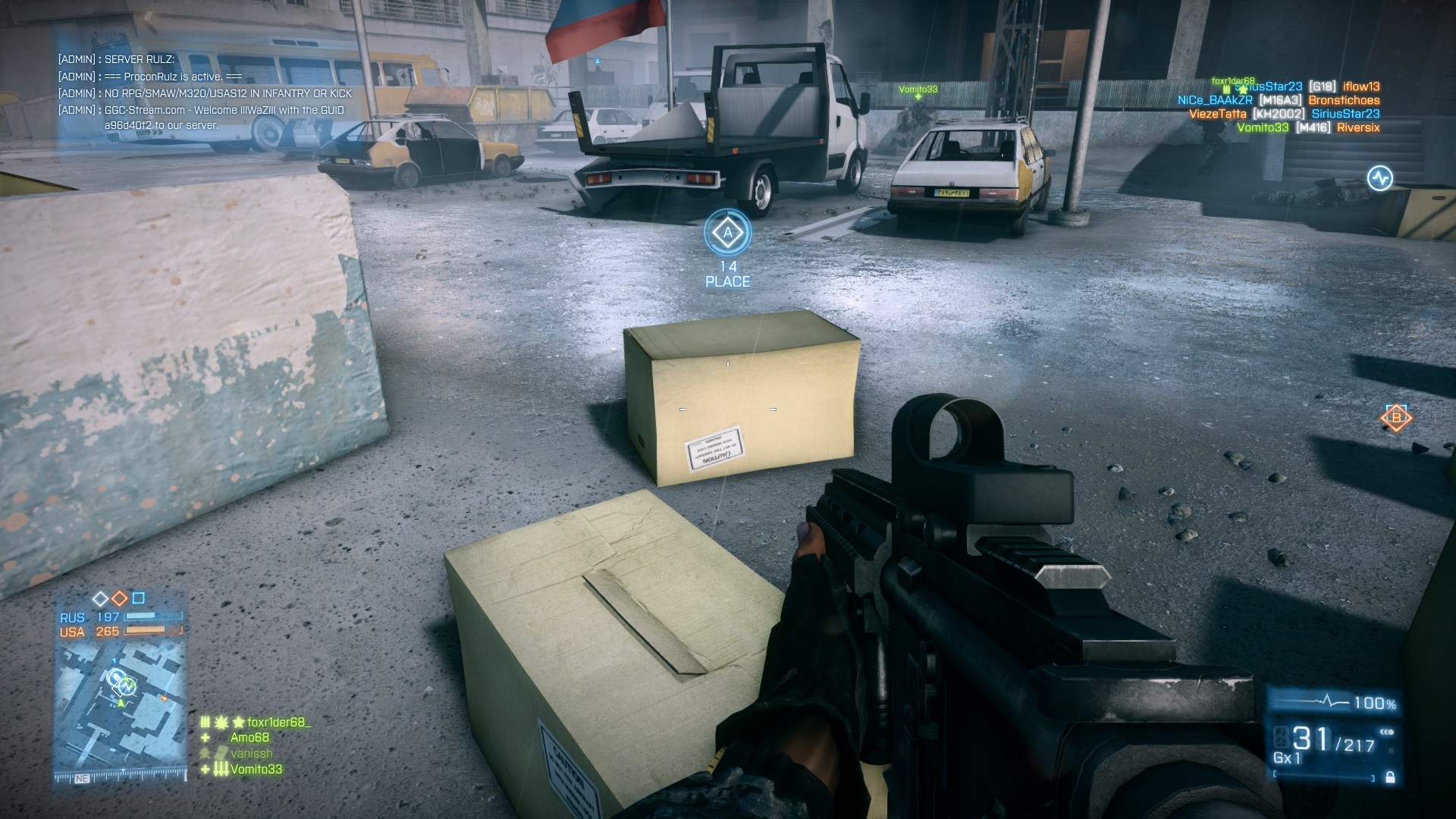The width and height of the screenshot is (1456, 819).
Task: Select squad member foxr1der68_ in squad list
Action: click(278, 722)
